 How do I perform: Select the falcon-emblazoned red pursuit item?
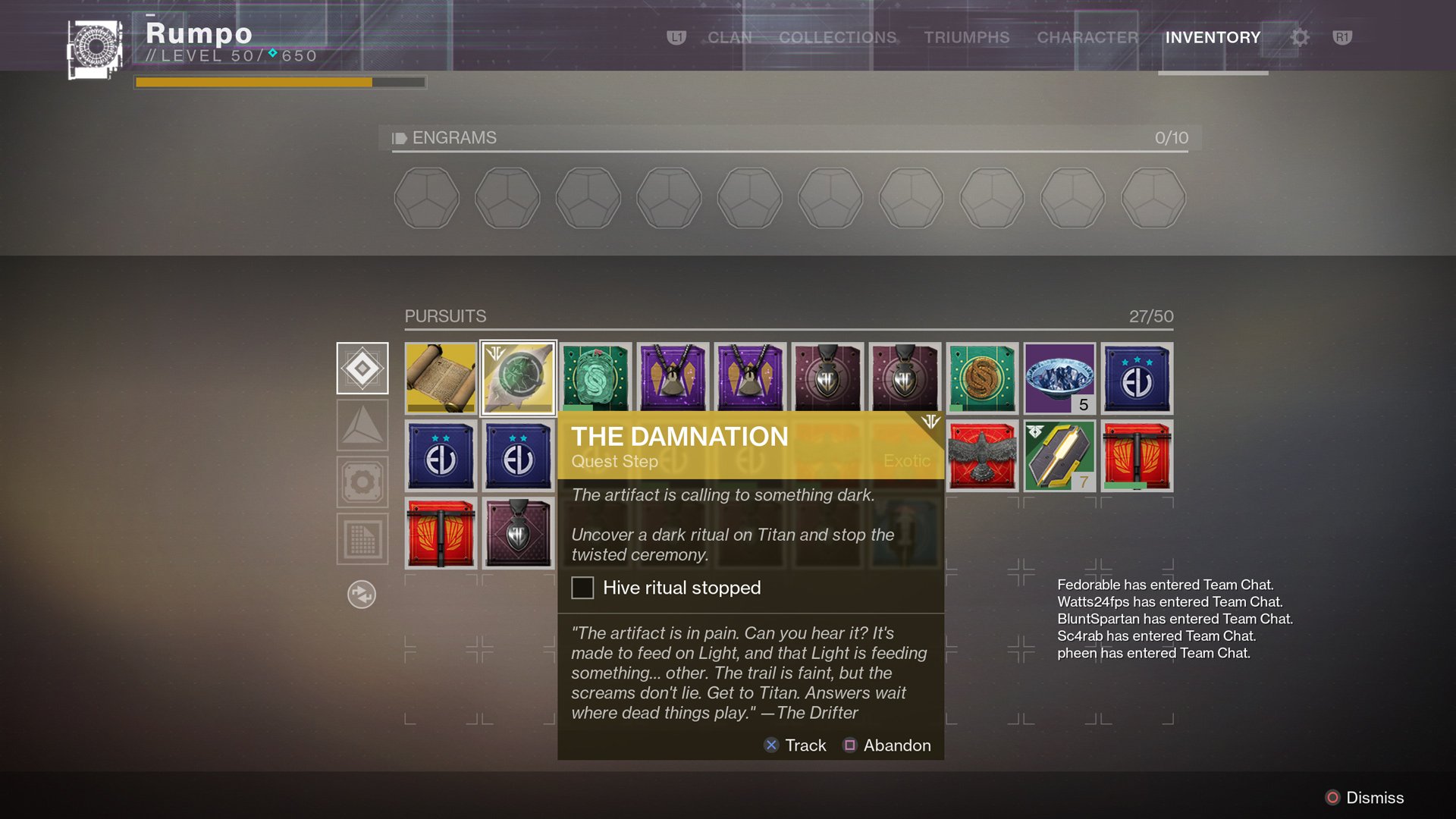(x=982, y=456)
